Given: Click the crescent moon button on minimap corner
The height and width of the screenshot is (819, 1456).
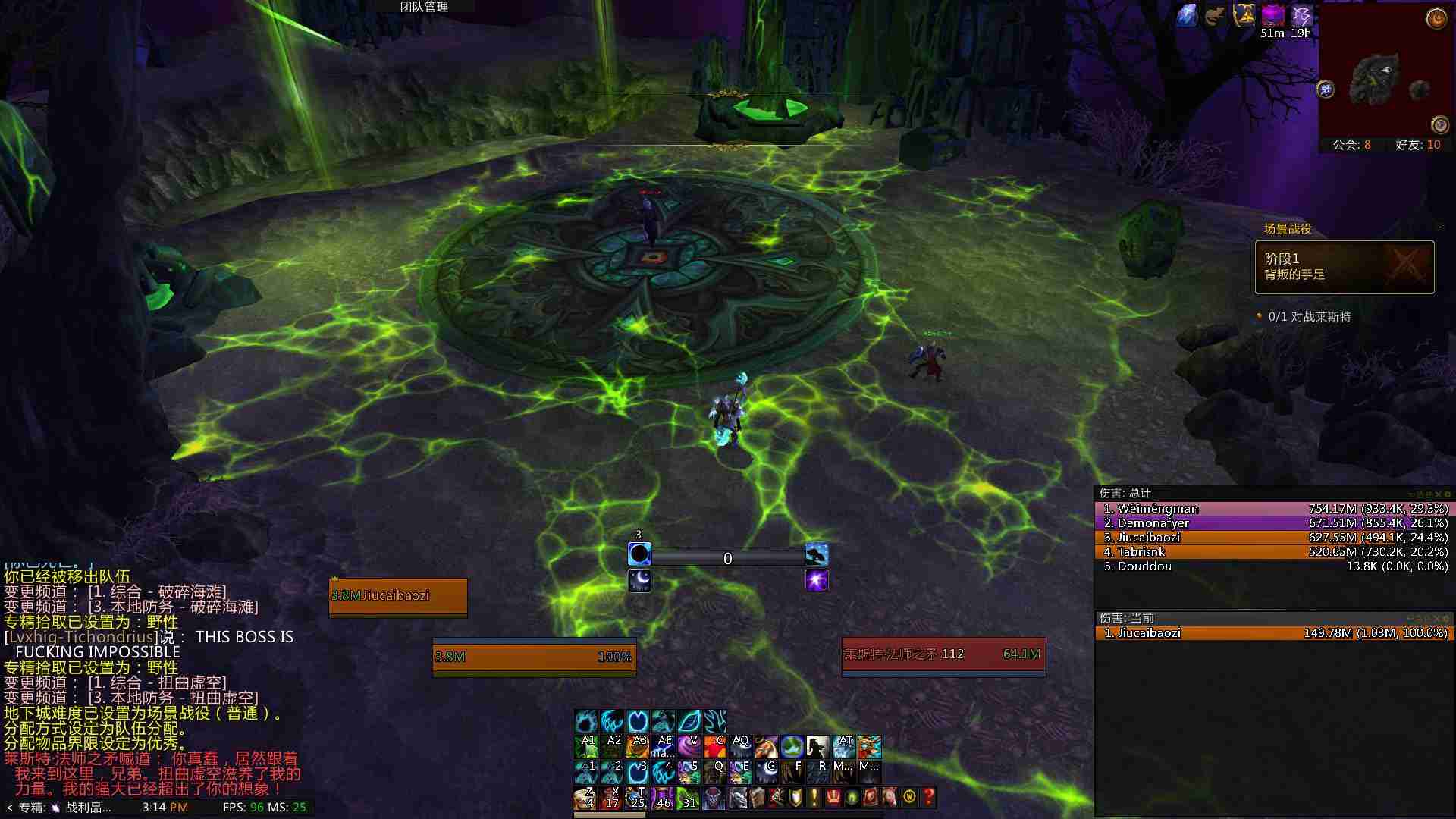Looking at the screenshot, I should (x=1436, y=18).
